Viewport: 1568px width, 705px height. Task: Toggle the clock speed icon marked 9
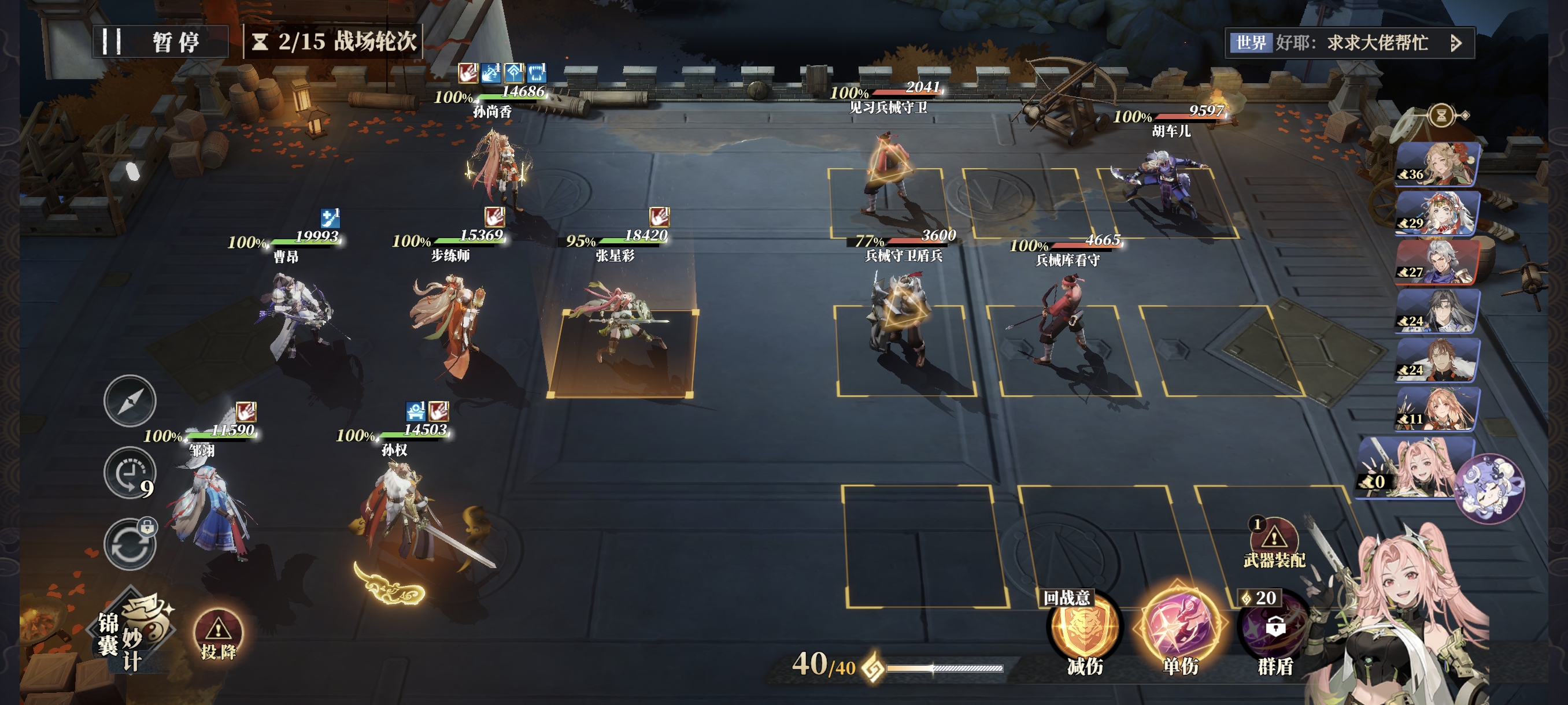[x=130, y=474]
